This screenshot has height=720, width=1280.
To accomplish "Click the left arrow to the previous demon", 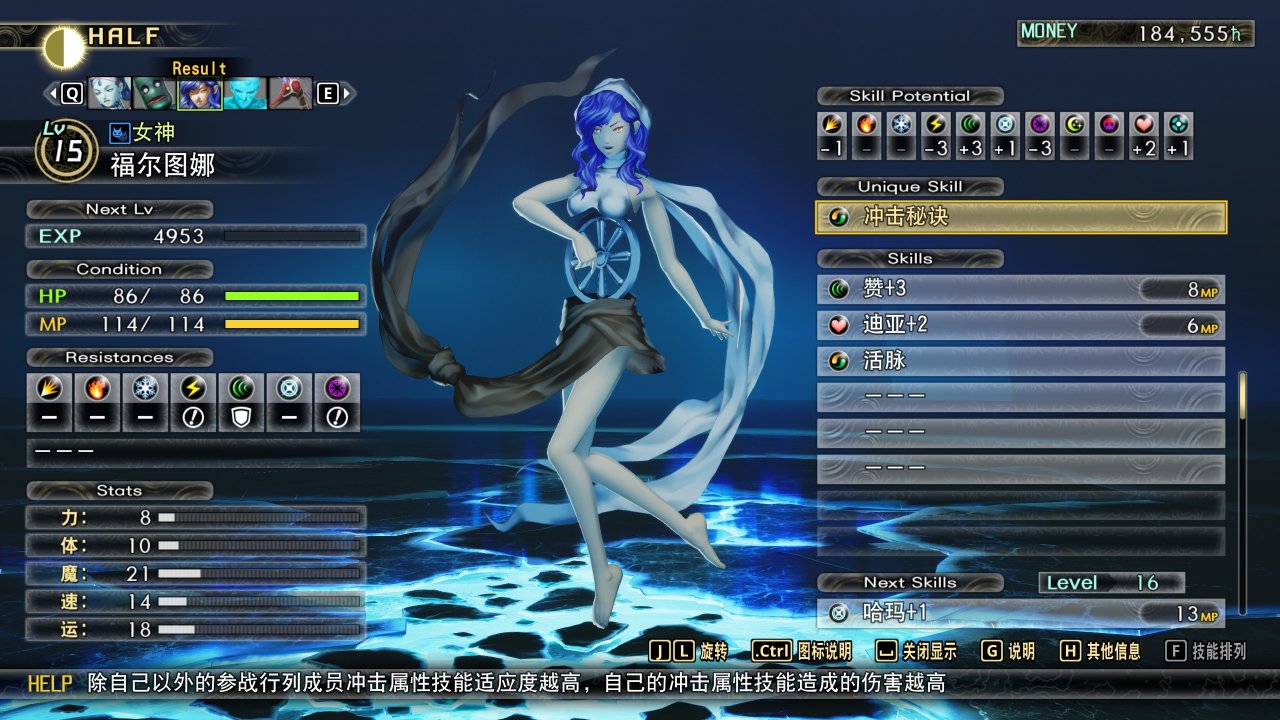I will [x=51, y=94].
